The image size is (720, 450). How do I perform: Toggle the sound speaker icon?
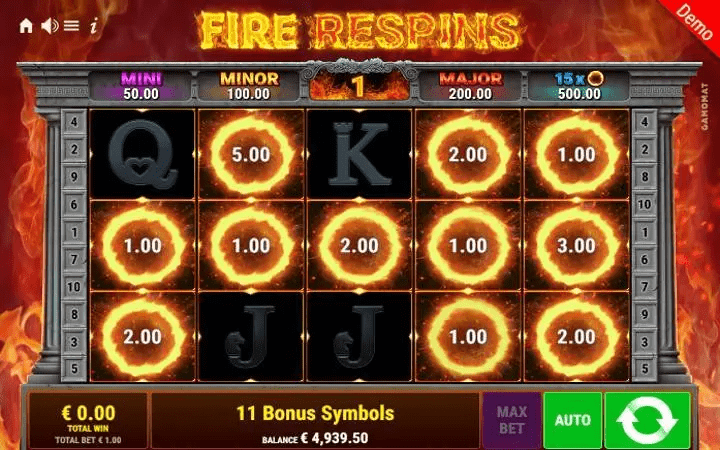48,26
